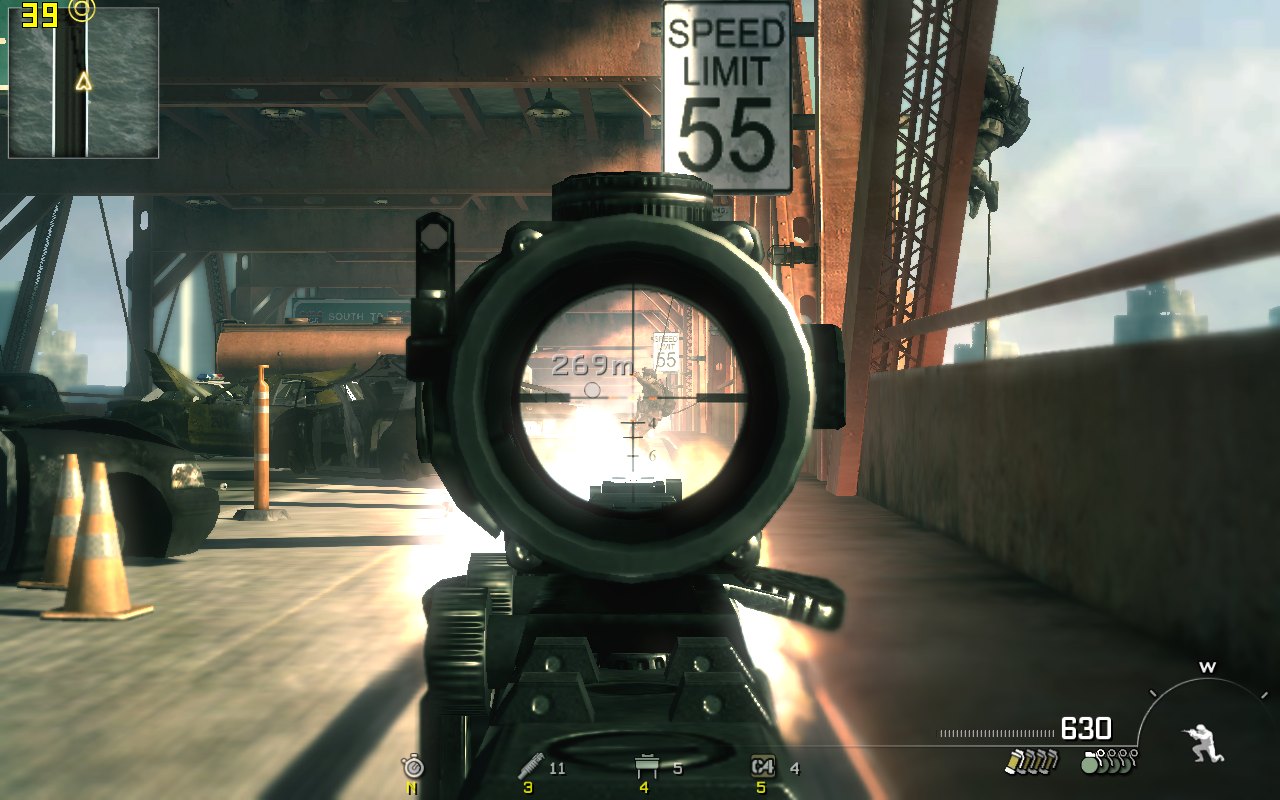Click the flashbang grenades icon

pyautogui.click(x=1031, y=762)
